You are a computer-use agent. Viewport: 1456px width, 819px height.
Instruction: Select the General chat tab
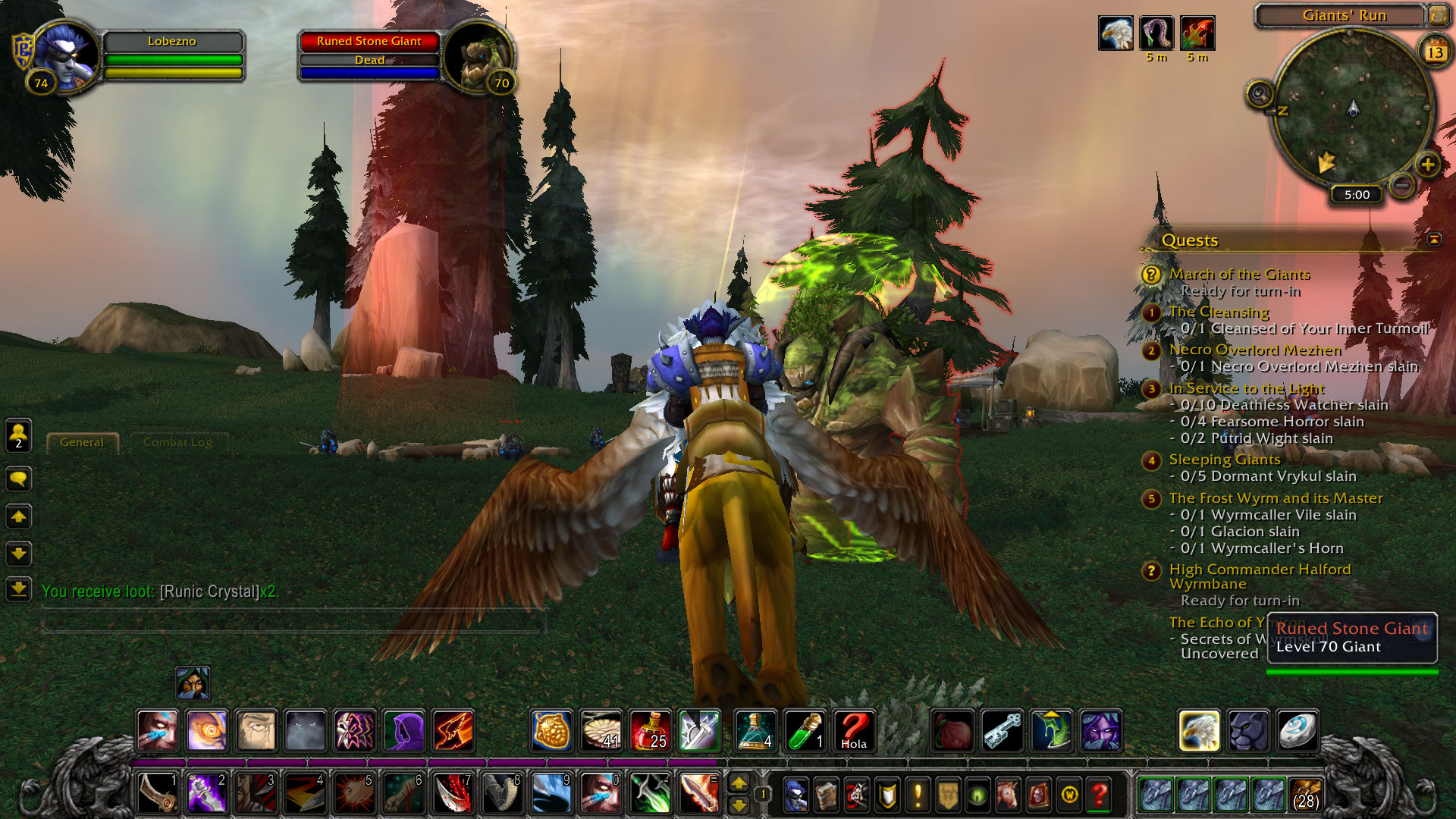(x=82, y=442)
